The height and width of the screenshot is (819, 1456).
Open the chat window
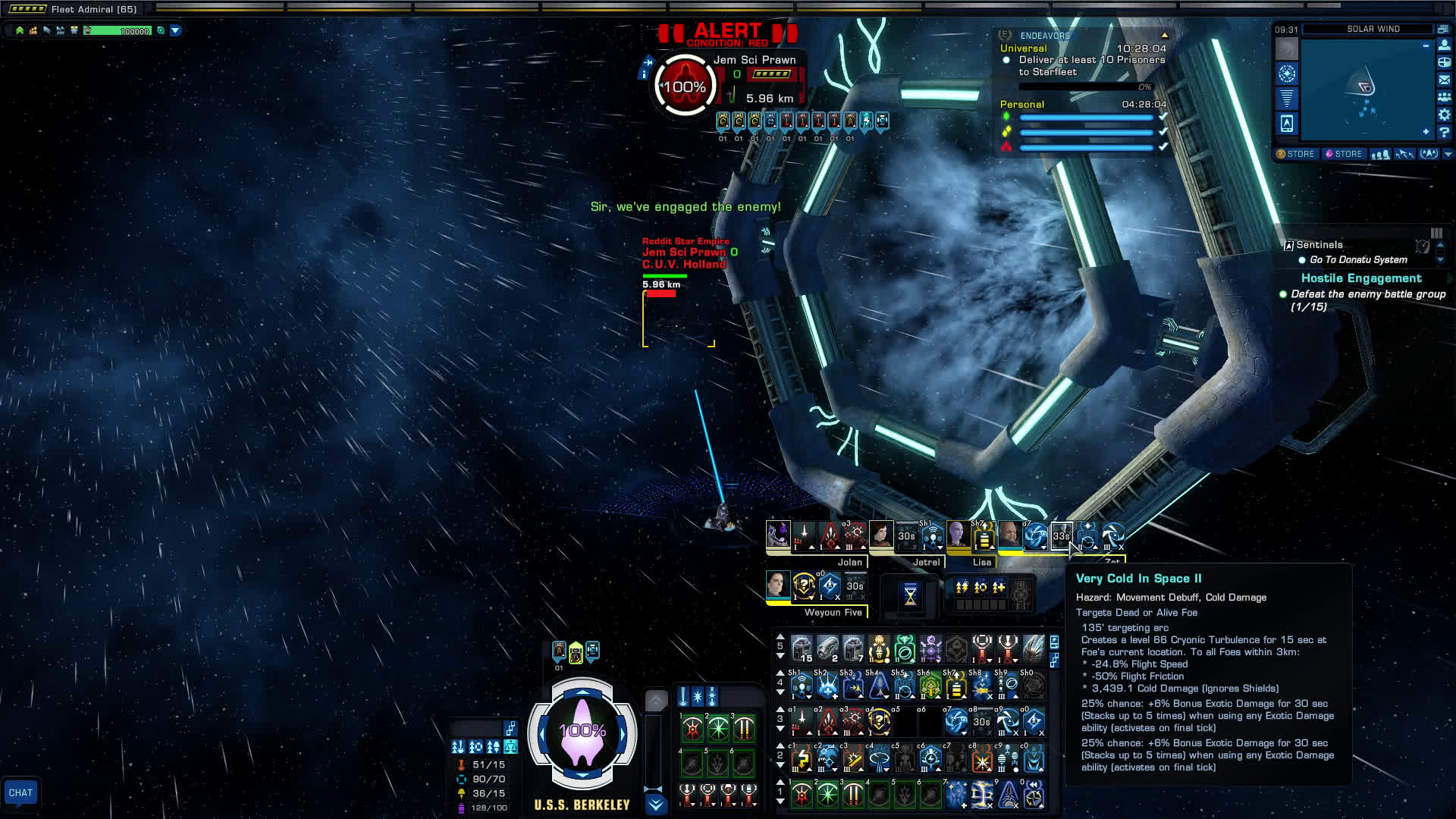point(20,792)
